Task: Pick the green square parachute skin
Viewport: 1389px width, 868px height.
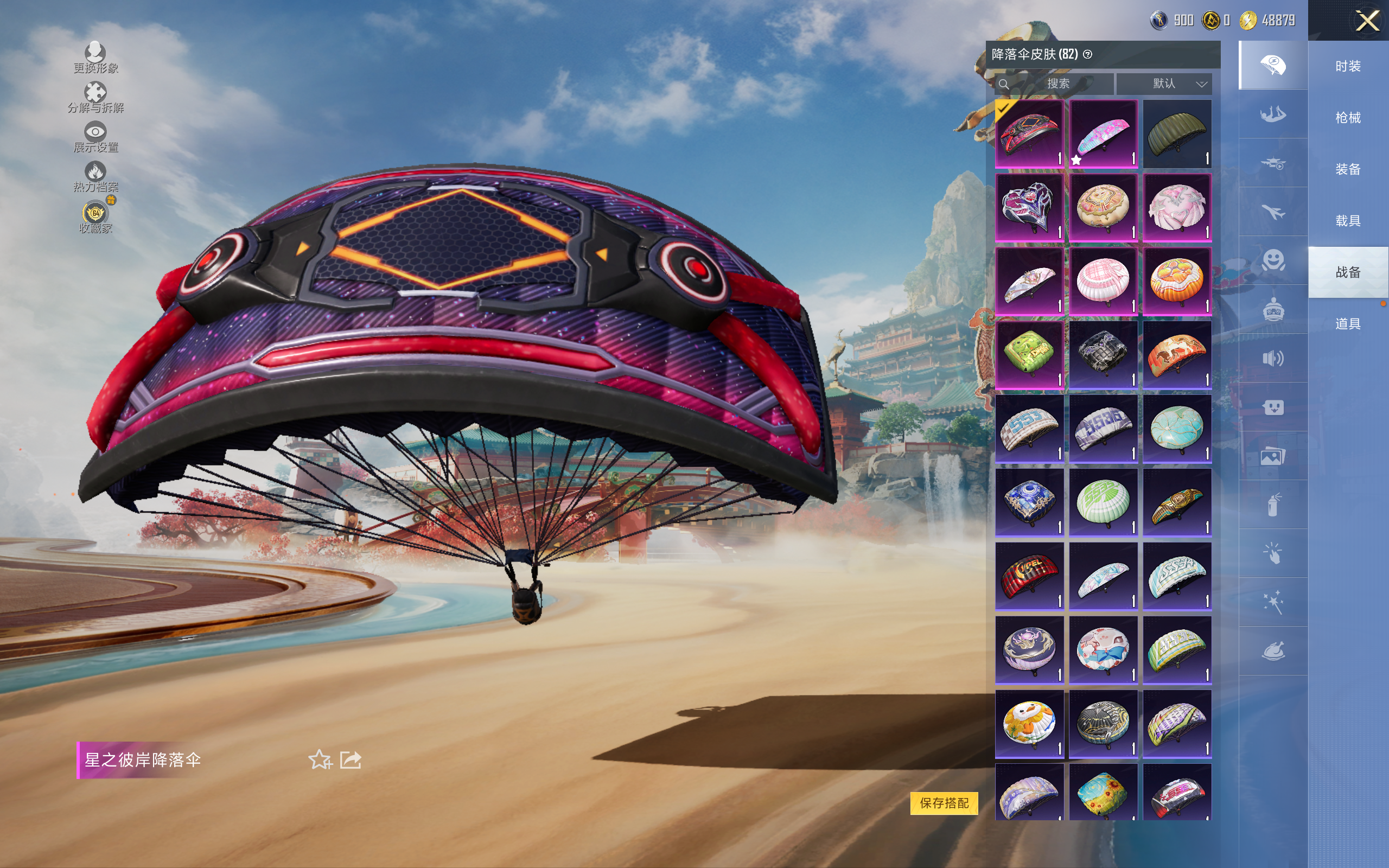Action: pyautogui.click(x=1029, y=355)
